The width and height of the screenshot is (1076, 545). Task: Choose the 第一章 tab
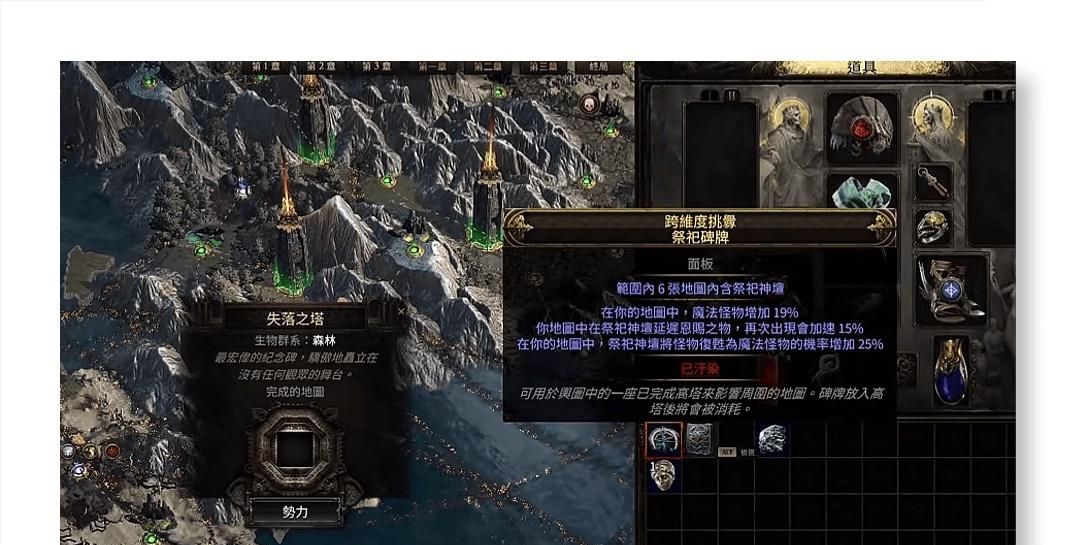click(x=432, y=67)
